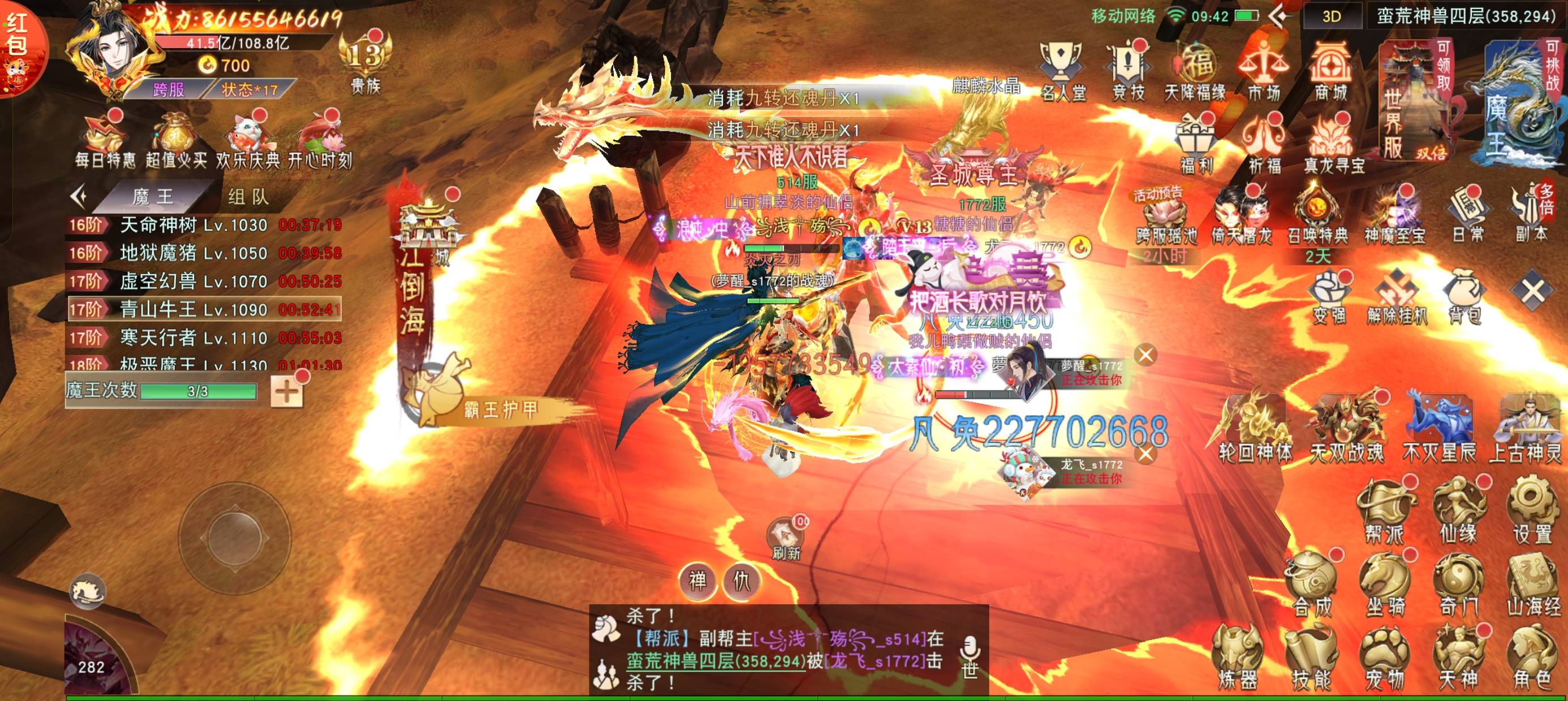Screen dimensions: 1568x701
Task: Open the 技能 skills menu
Action: 1311,657
